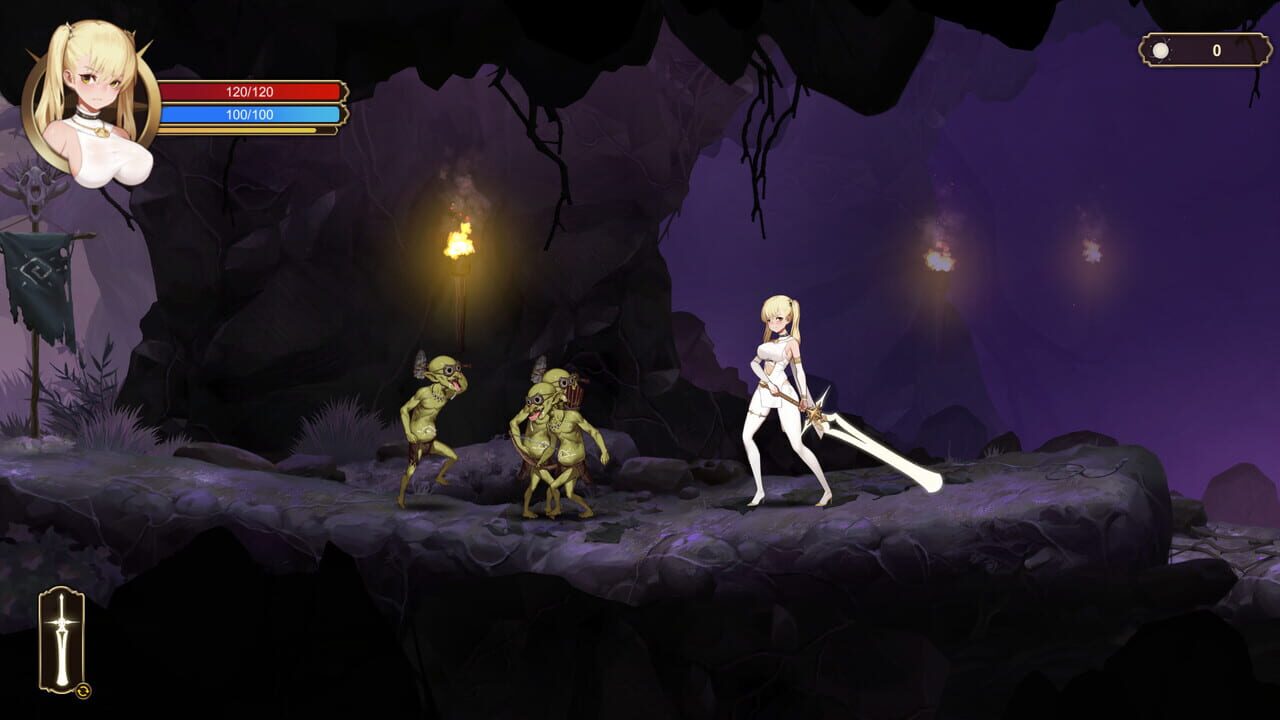
Task: Click the white currency orb icon
Action: click(1160, 50)
